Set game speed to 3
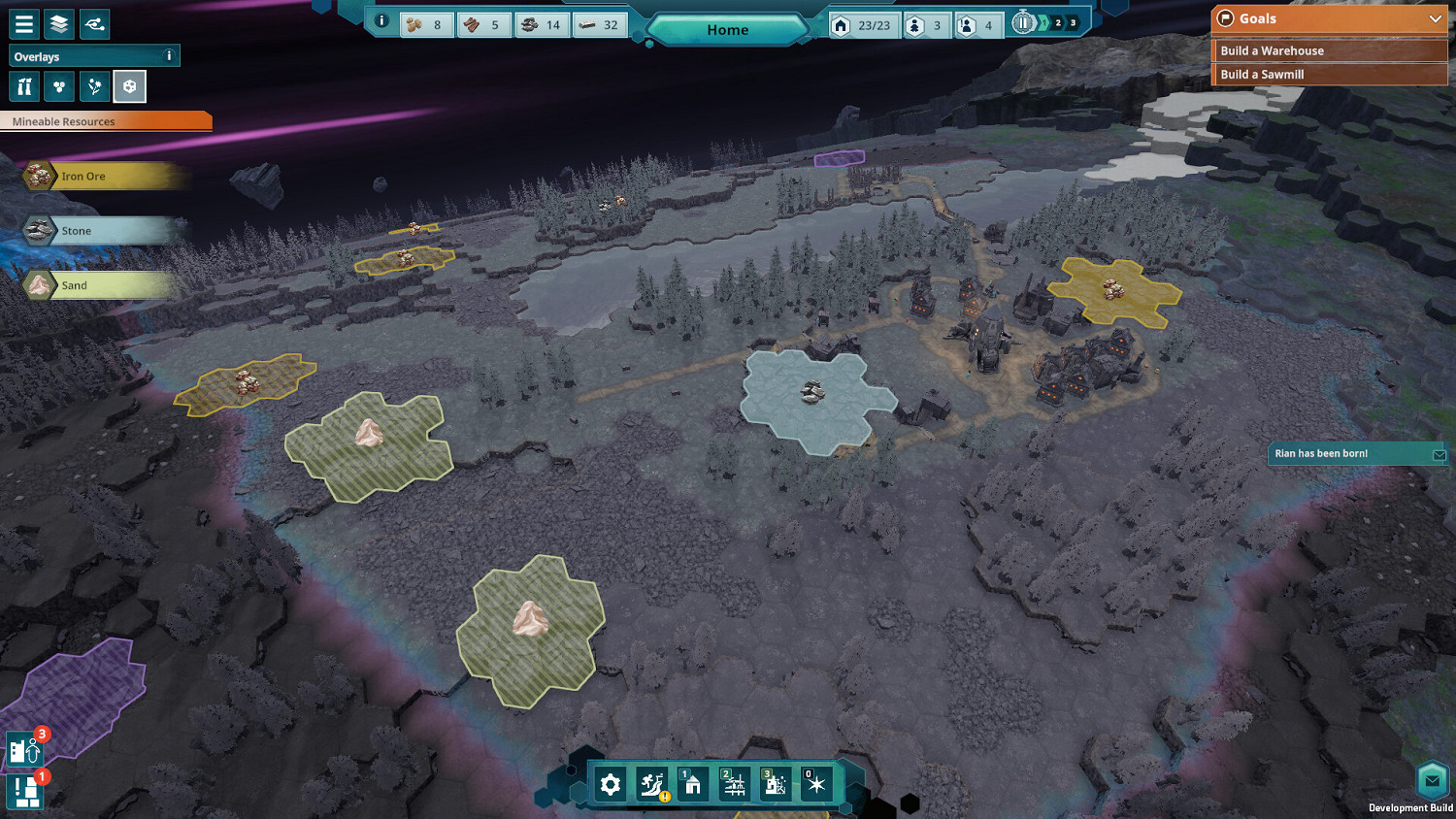 (1073, 23)
